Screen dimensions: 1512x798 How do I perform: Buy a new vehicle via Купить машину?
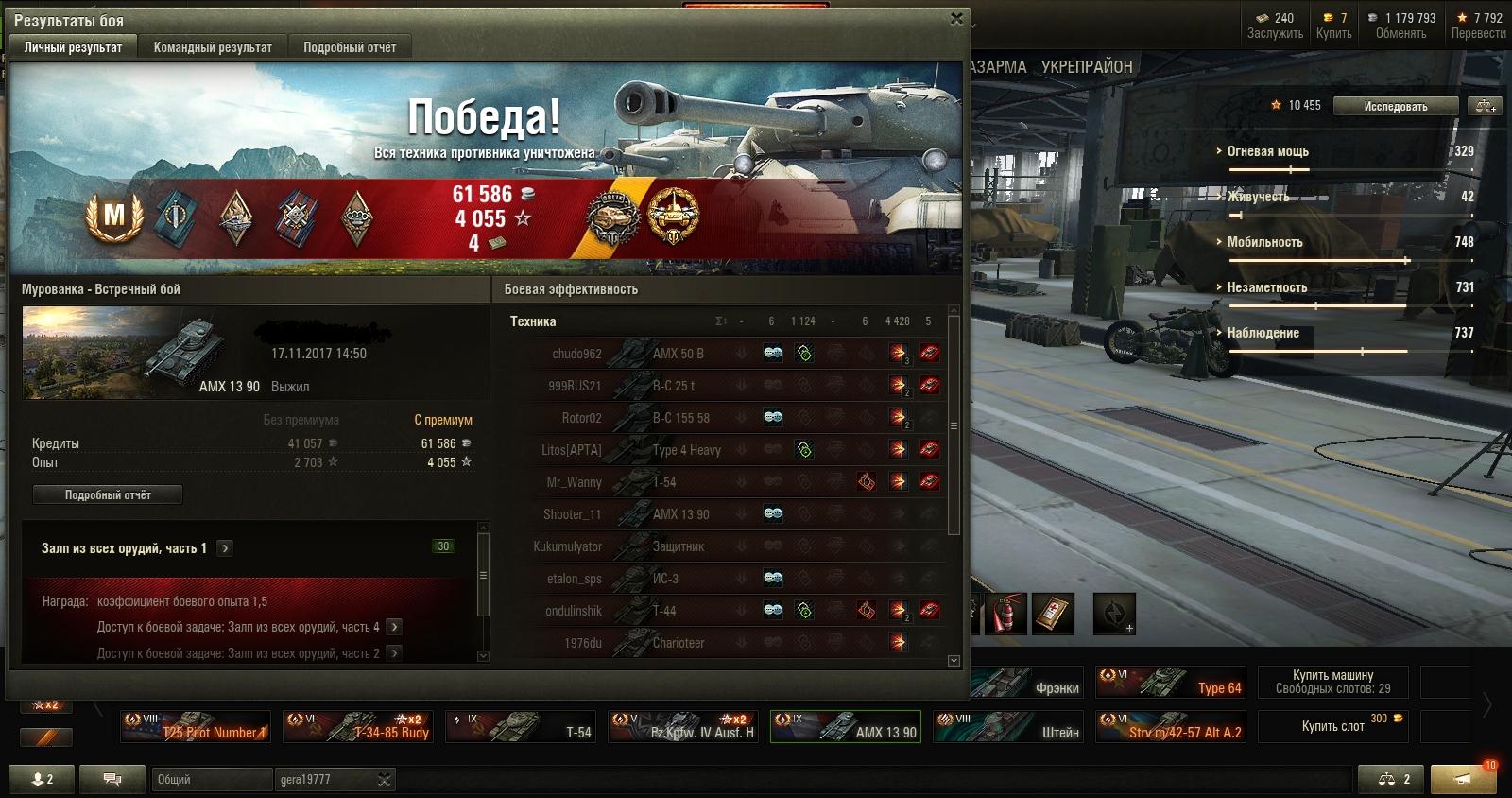pos(1332,682)
